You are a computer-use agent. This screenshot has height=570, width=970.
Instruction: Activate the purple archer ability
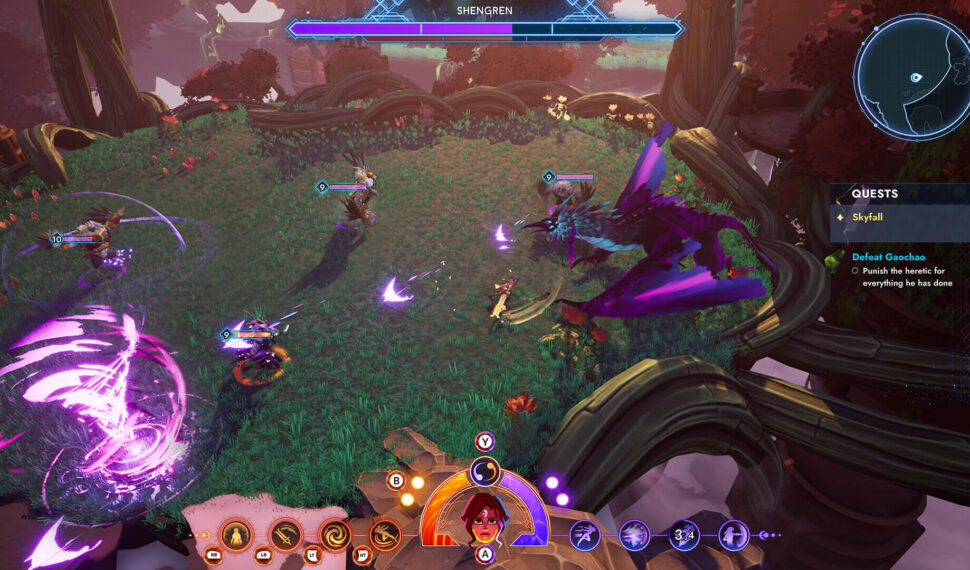click(x=734, y=535)
